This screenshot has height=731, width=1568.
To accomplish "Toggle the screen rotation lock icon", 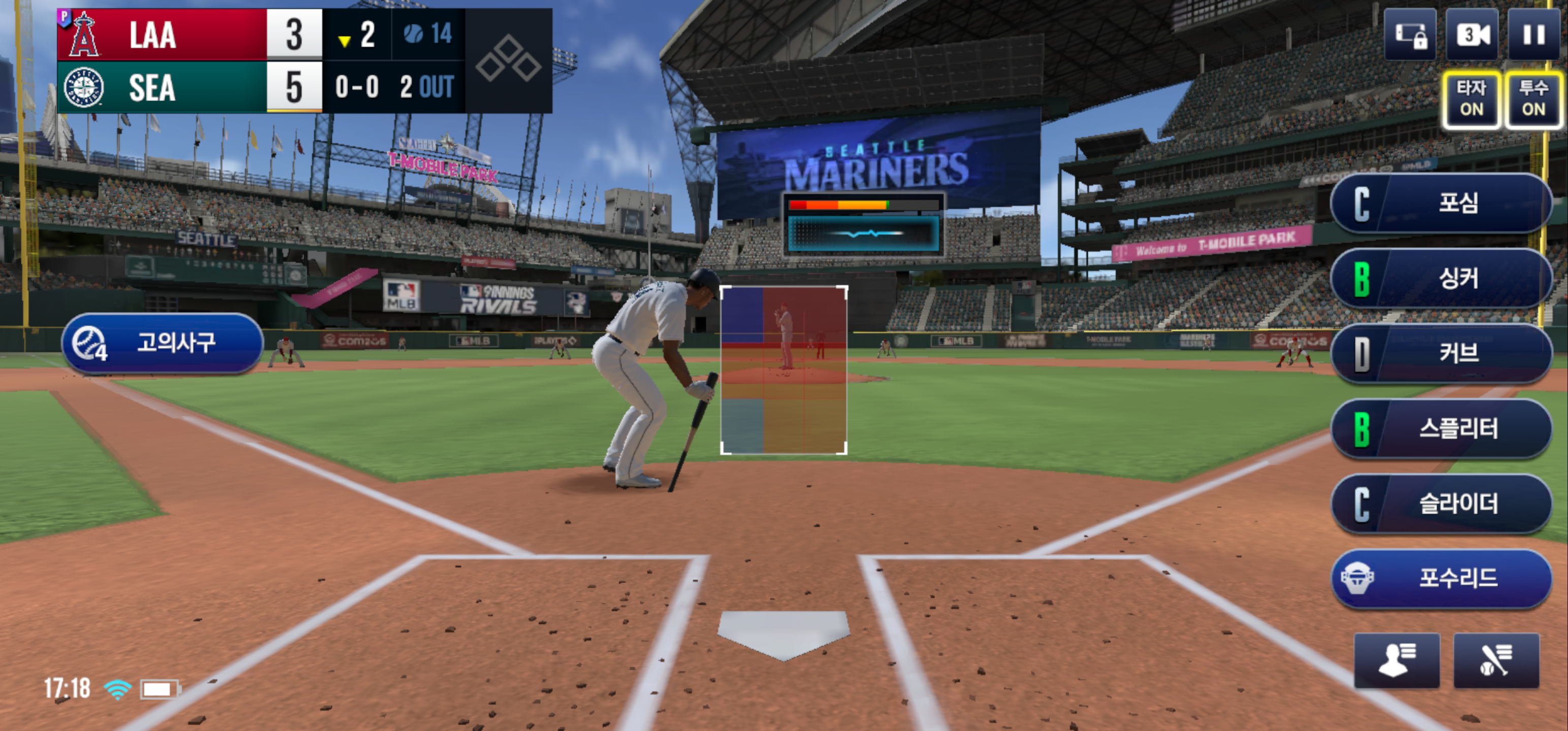I will 1410,35.
